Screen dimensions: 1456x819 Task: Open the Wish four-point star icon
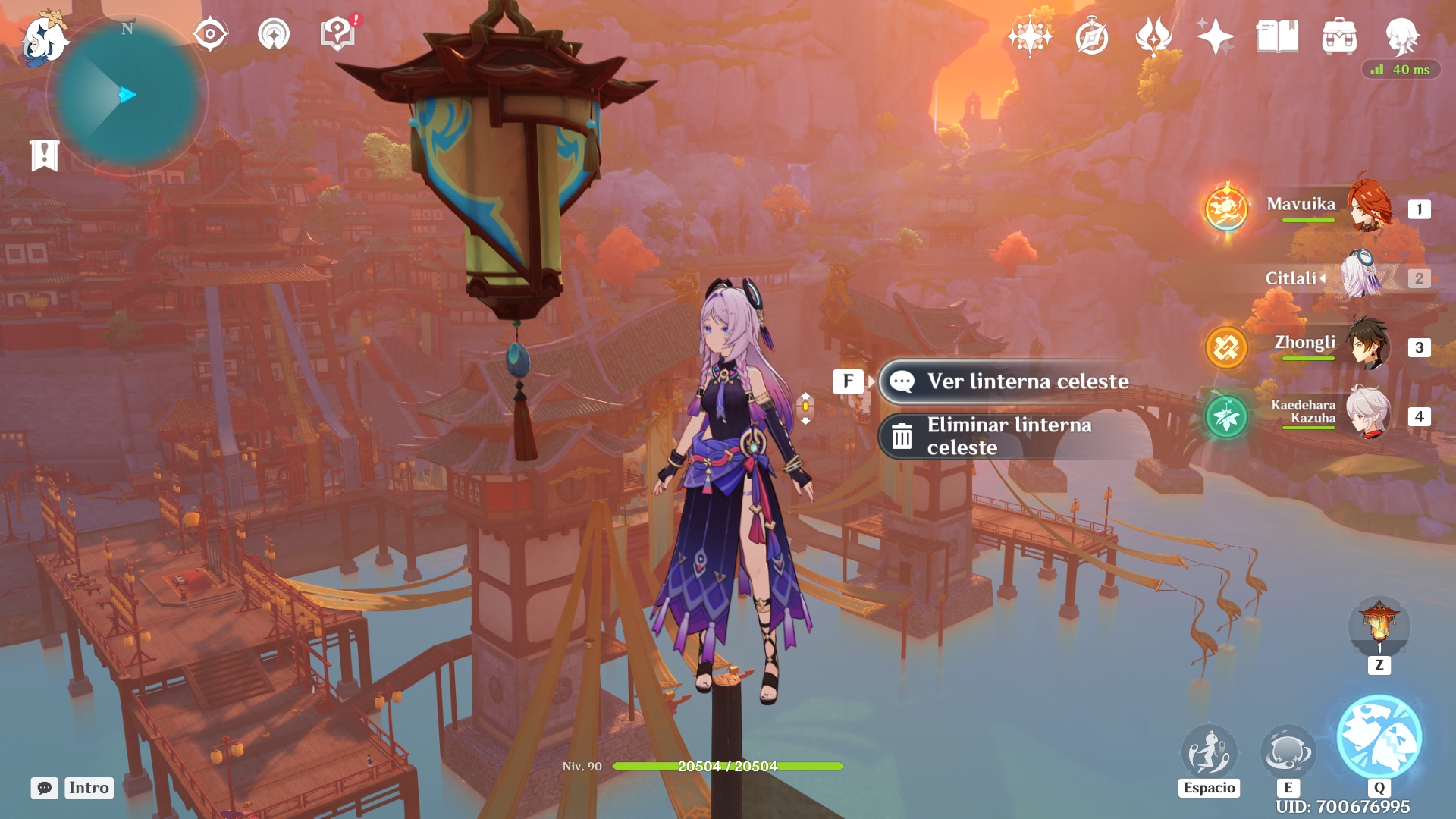coord(1215,36)
